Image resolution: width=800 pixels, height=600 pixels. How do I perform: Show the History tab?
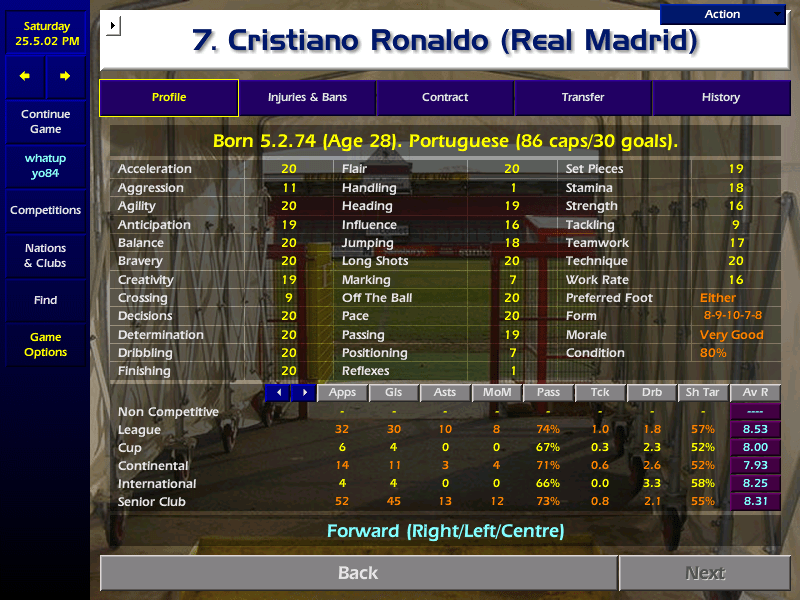pos(721,98)
